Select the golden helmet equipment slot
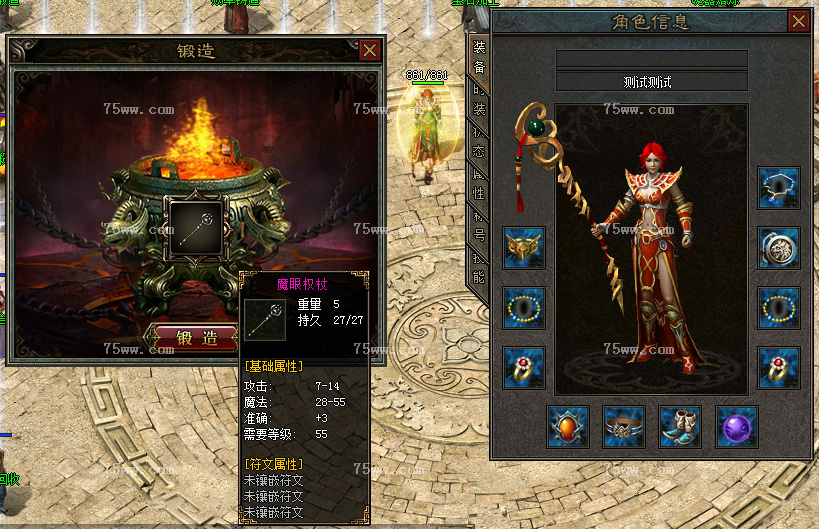 (x=524, y=248)
